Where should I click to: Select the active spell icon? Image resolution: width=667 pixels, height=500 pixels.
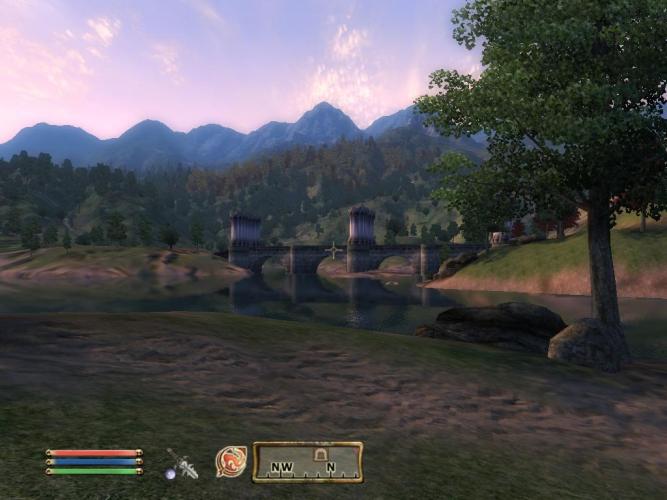[231, 461]
